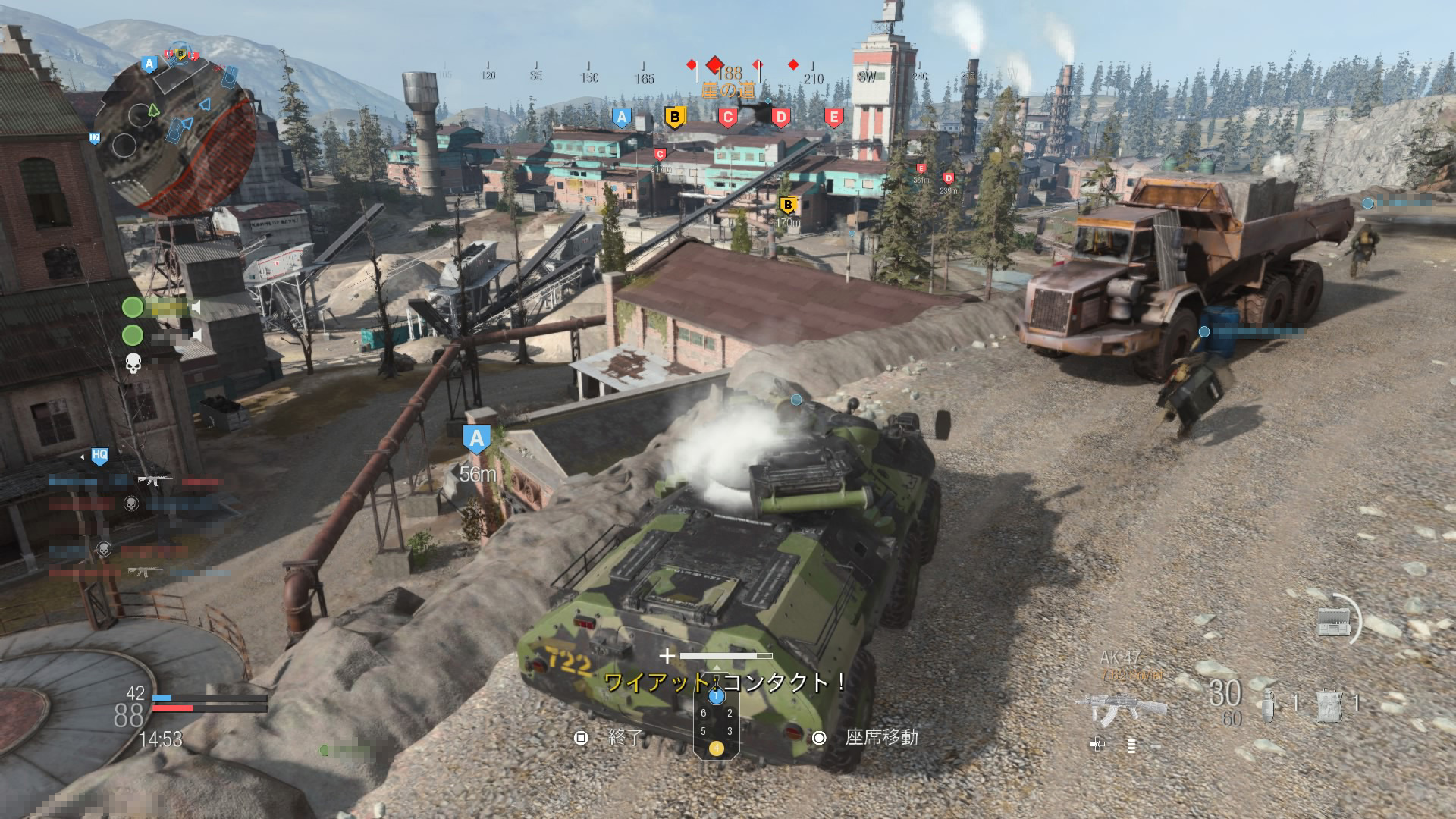This screenshot has height=819, width=1456.
Task: Choose the blue seat 1 in the vehicle seat diagram
Action: (x=716, y=695)
